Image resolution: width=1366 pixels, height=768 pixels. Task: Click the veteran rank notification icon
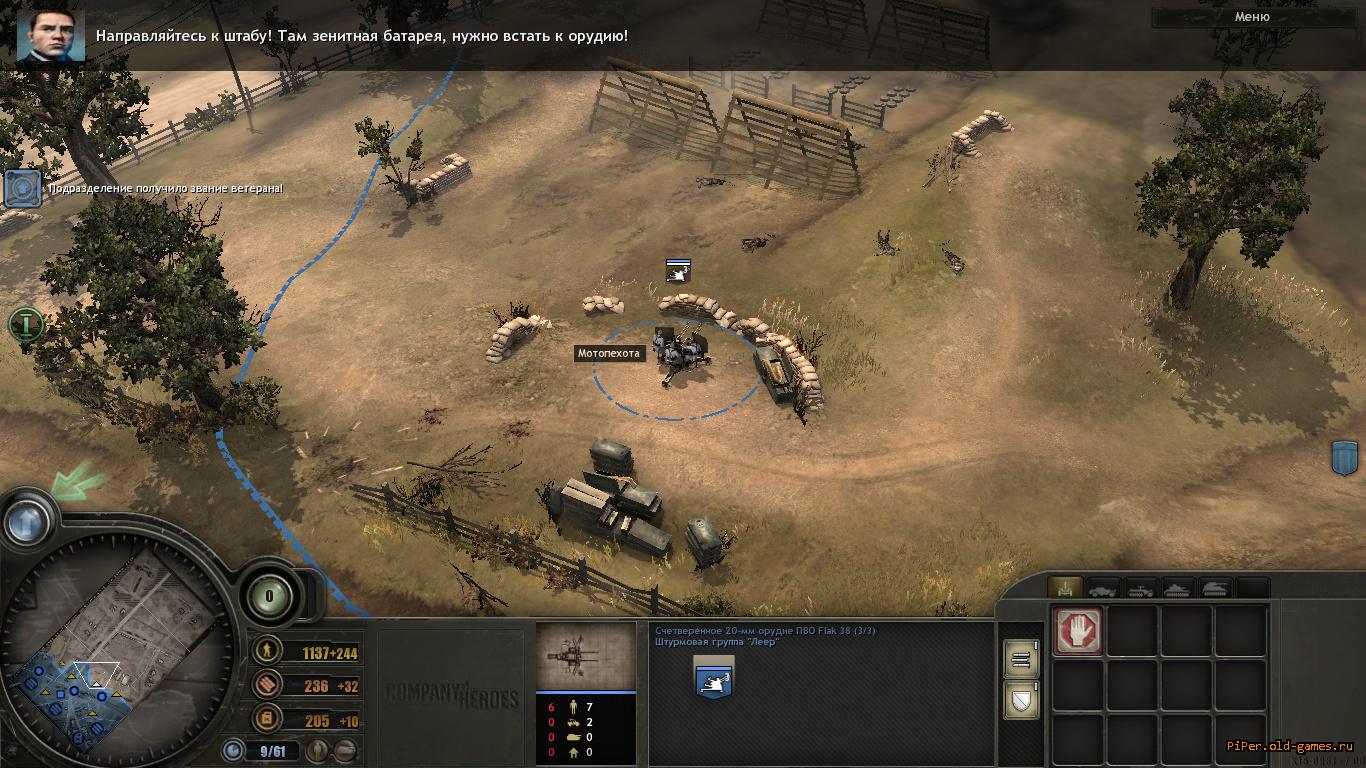point(22,188)
